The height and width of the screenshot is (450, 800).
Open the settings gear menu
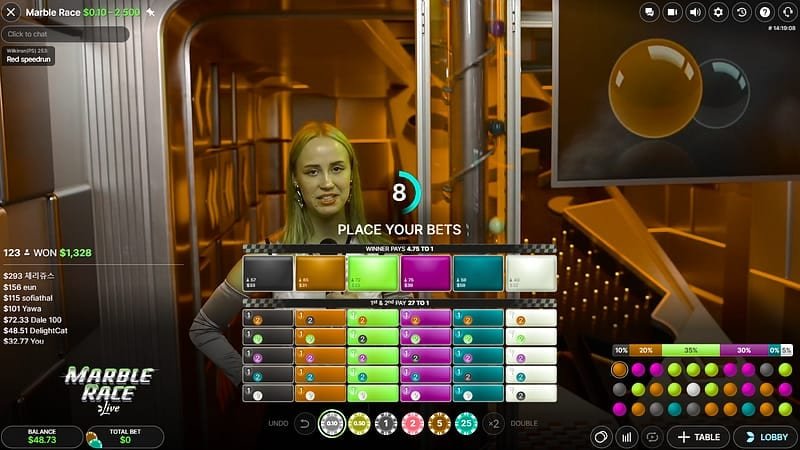pyautogui.click(x=717, y=12)
